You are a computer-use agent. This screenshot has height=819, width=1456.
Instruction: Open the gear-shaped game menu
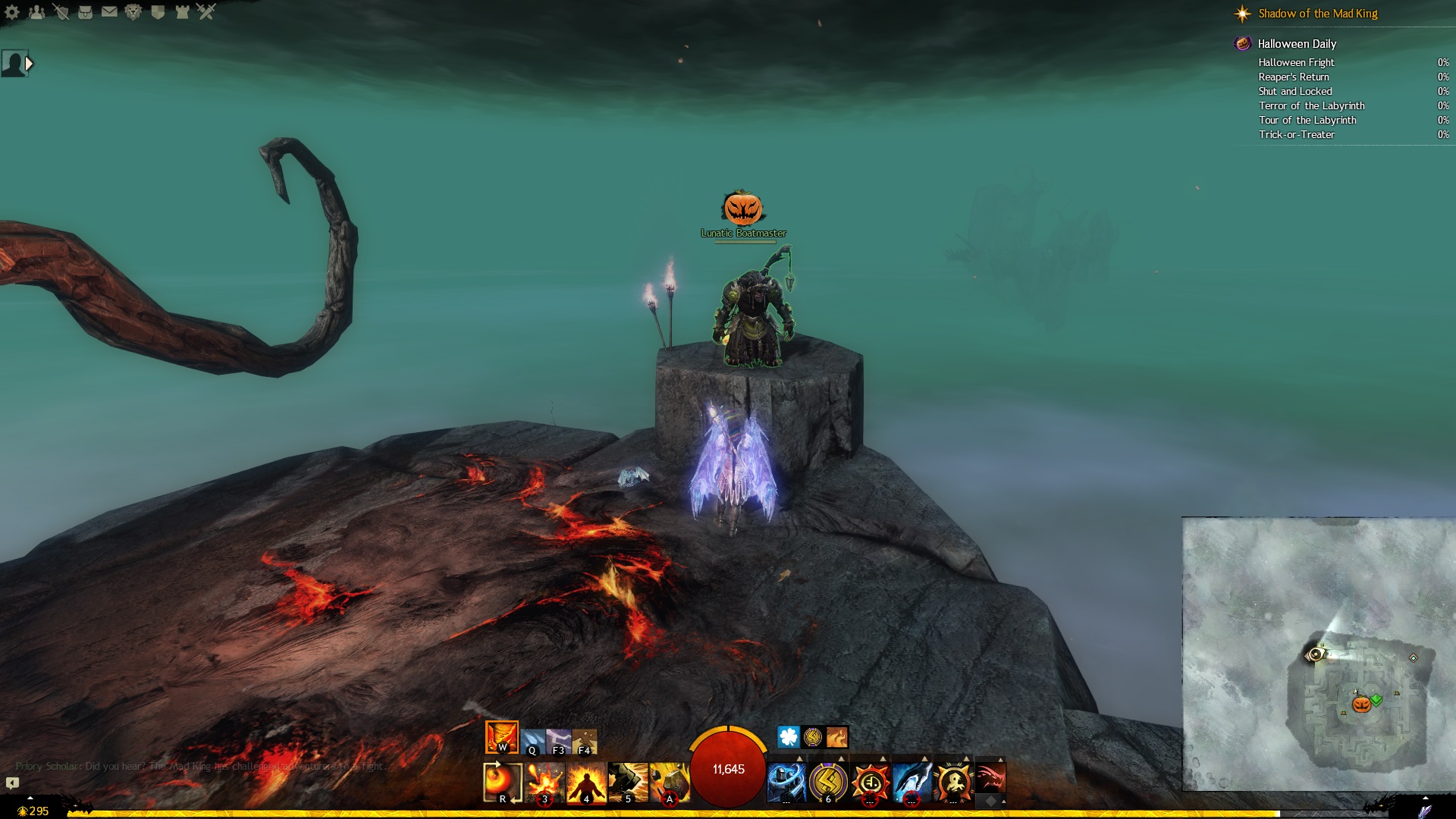tap(12, 12)
